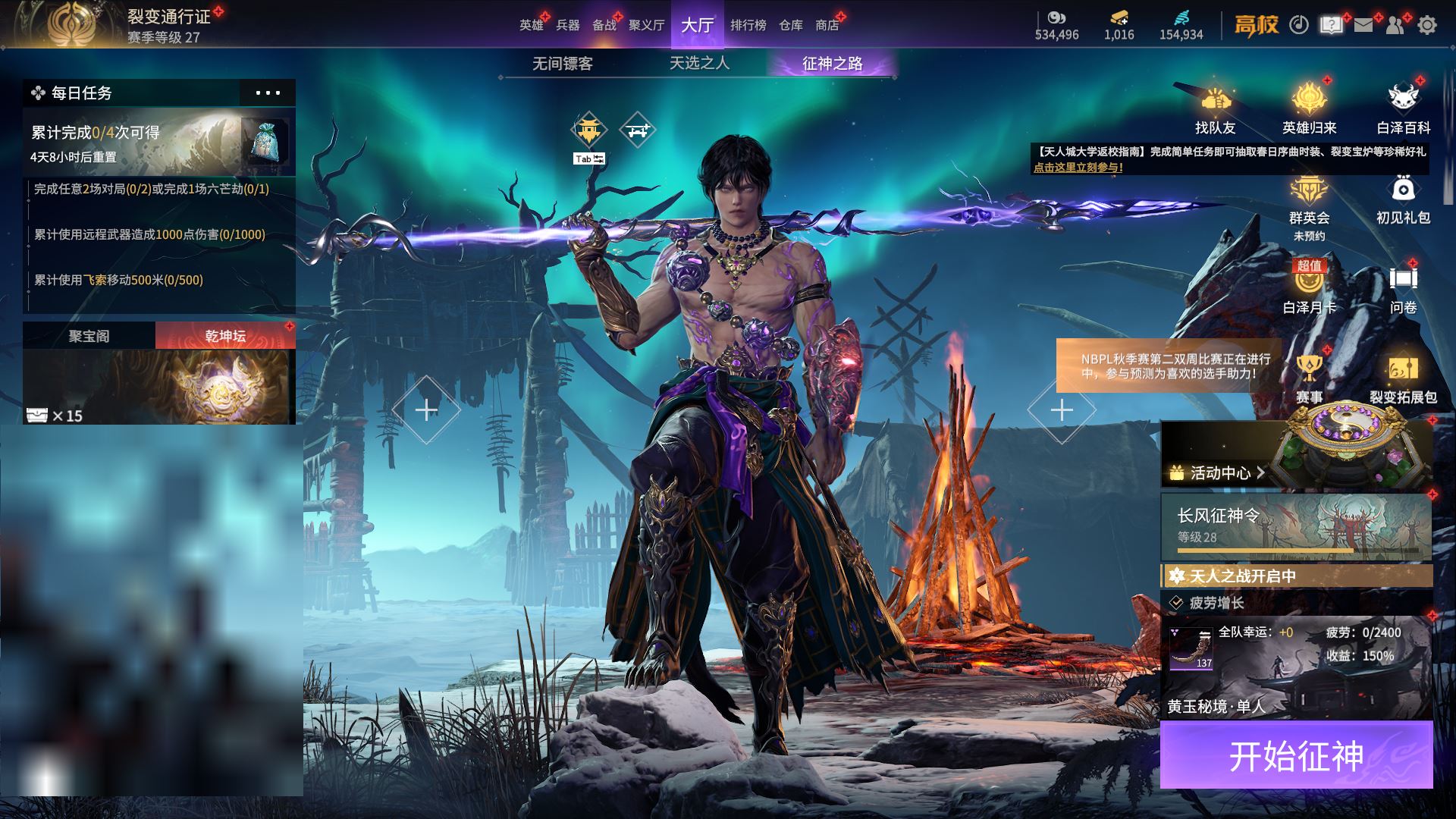Go to the 排行榜 leaderboard
Viewport: 1456px width, 819px height.
748,25
